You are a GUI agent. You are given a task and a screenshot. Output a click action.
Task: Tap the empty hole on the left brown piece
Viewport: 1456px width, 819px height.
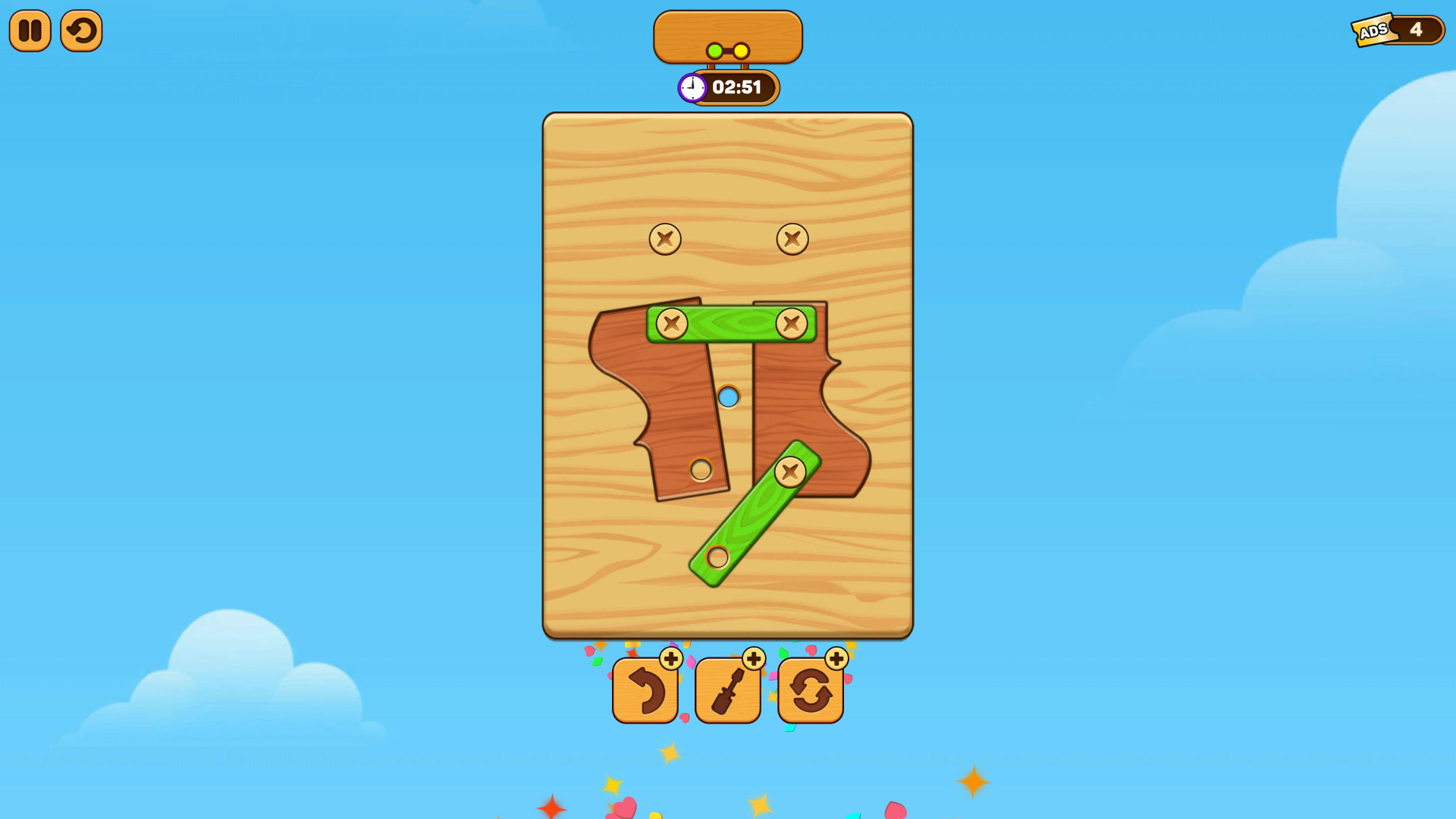pyautogui.click(x=700, y=470)
